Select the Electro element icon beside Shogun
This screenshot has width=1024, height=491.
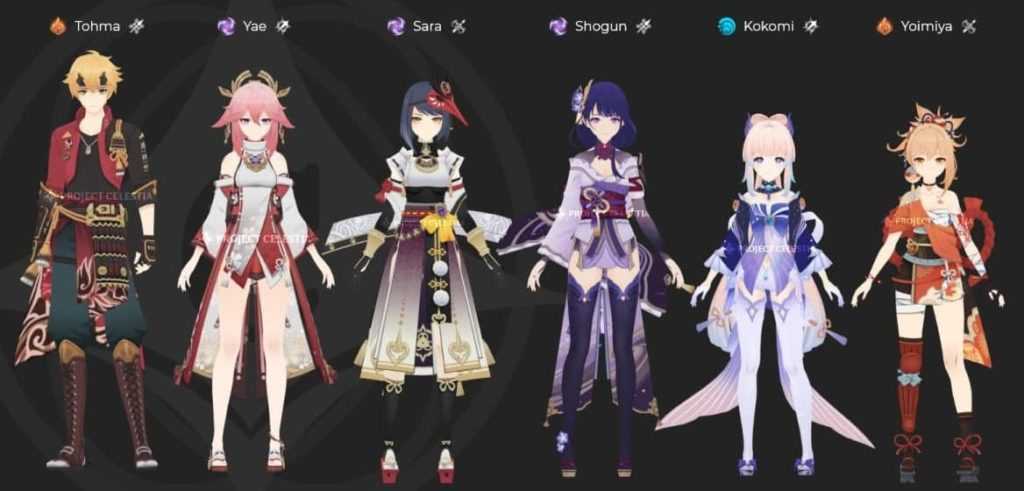[558, 26]
